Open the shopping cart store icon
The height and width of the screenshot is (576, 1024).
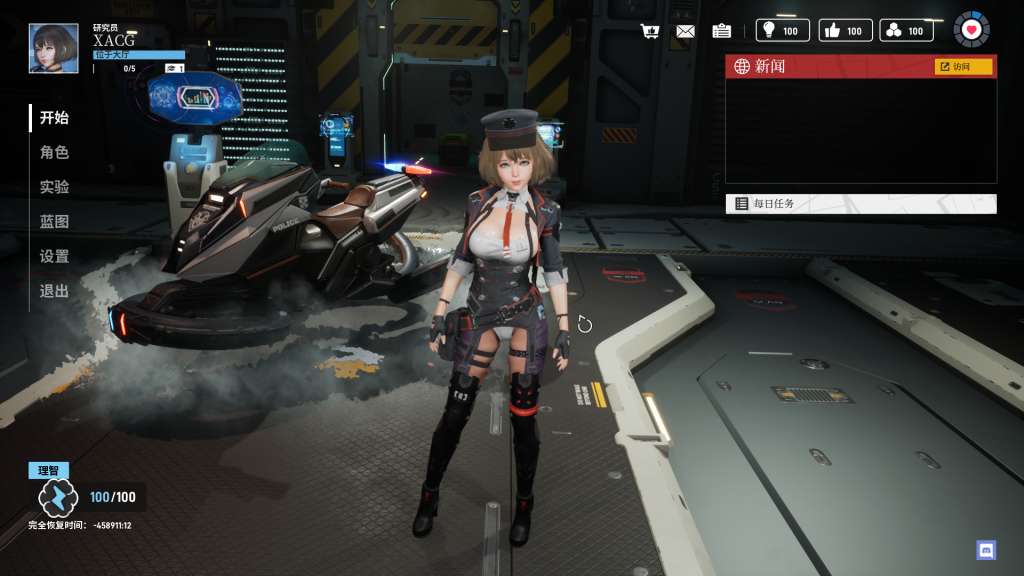coord(650,31)
